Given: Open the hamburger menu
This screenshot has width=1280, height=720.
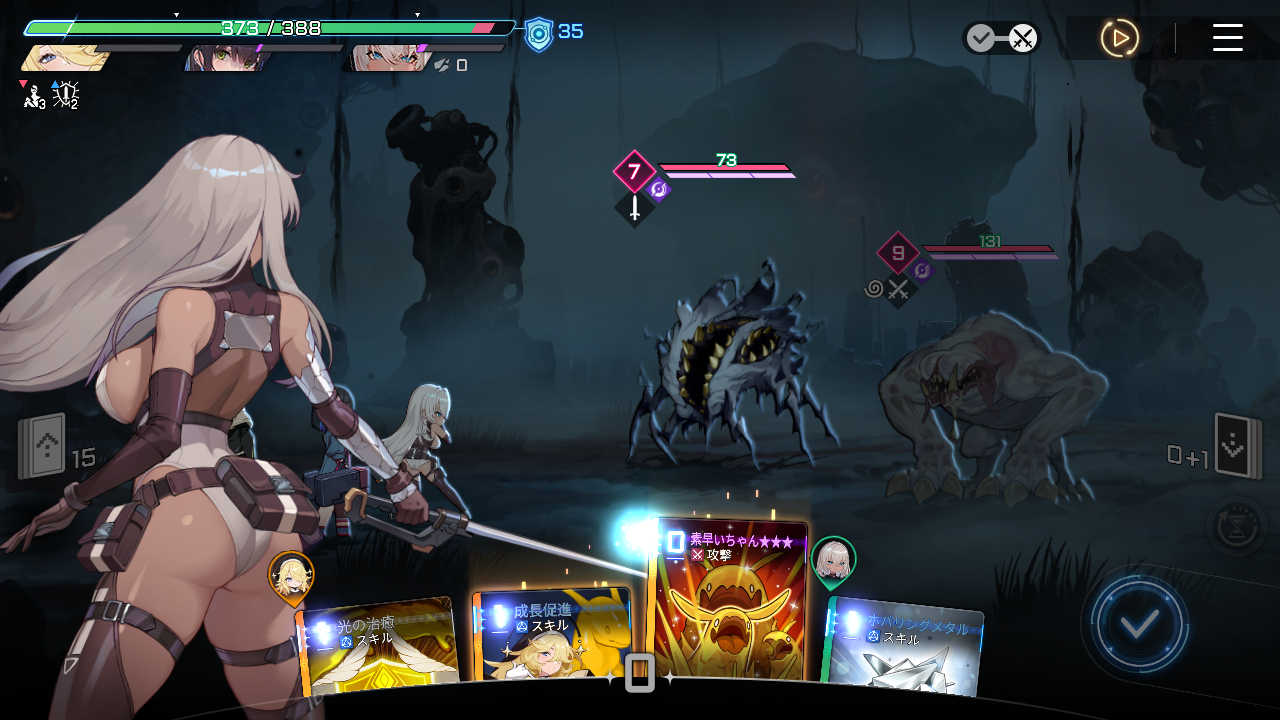Looking at the screenshot, I should [1227, 38].
